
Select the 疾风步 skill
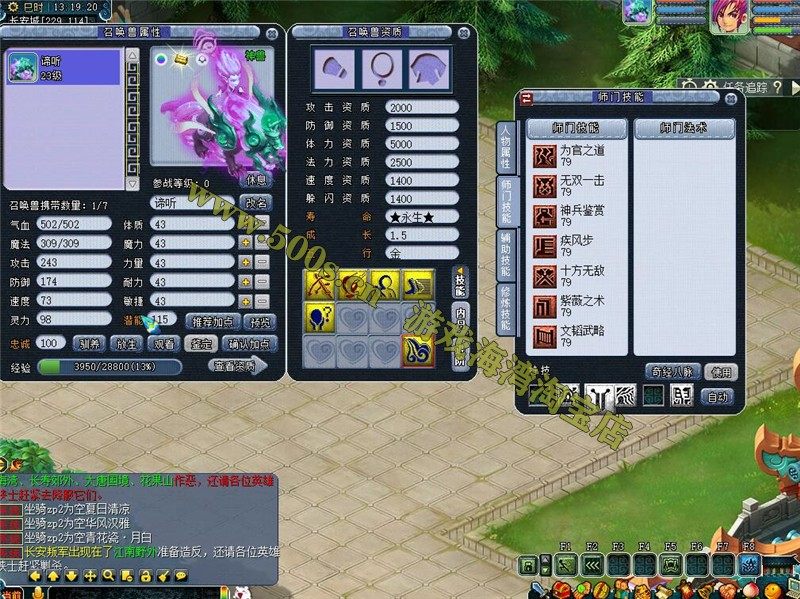[578, 246]
